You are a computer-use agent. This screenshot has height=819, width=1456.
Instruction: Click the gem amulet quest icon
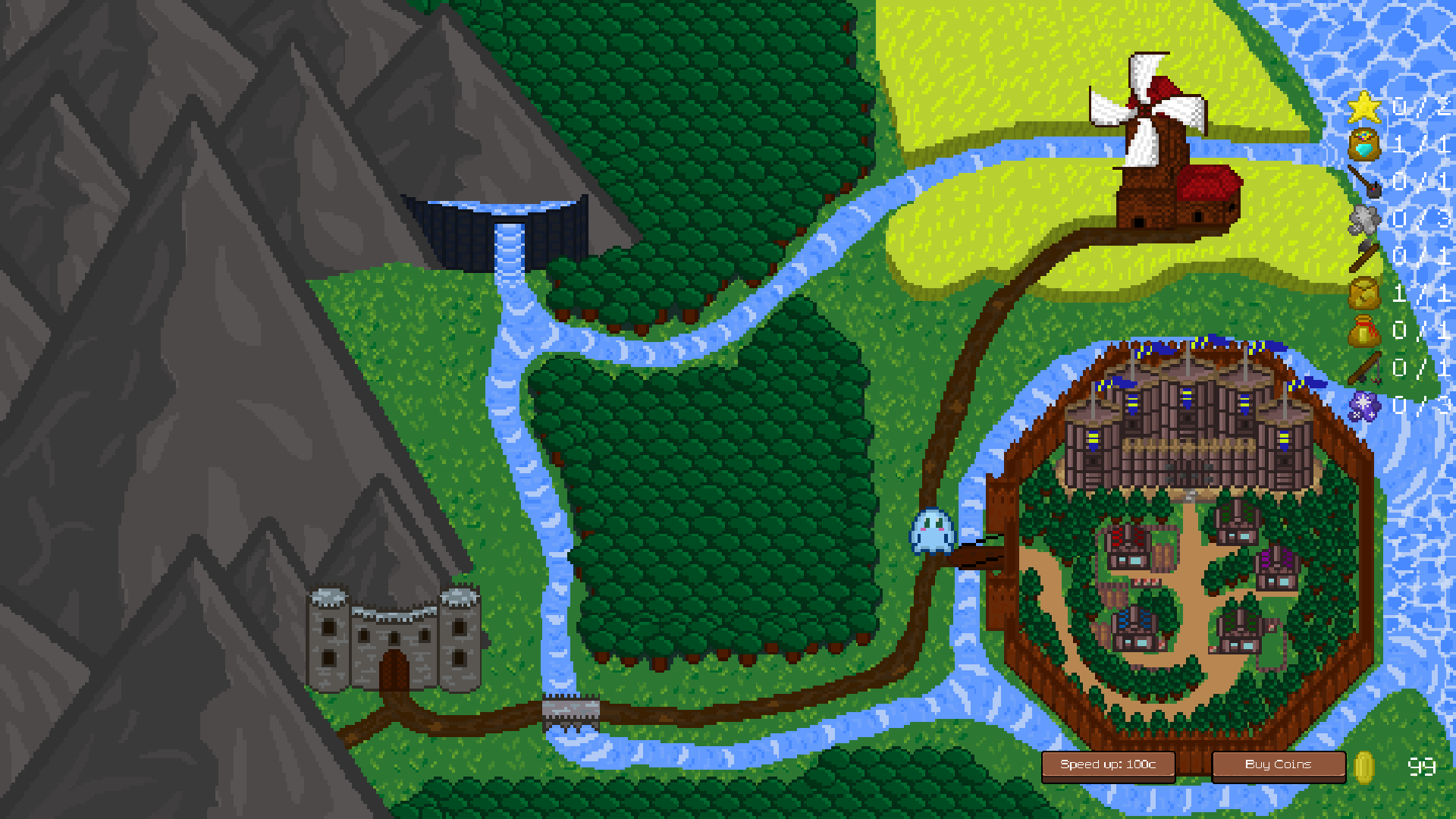click(1365, 144)
